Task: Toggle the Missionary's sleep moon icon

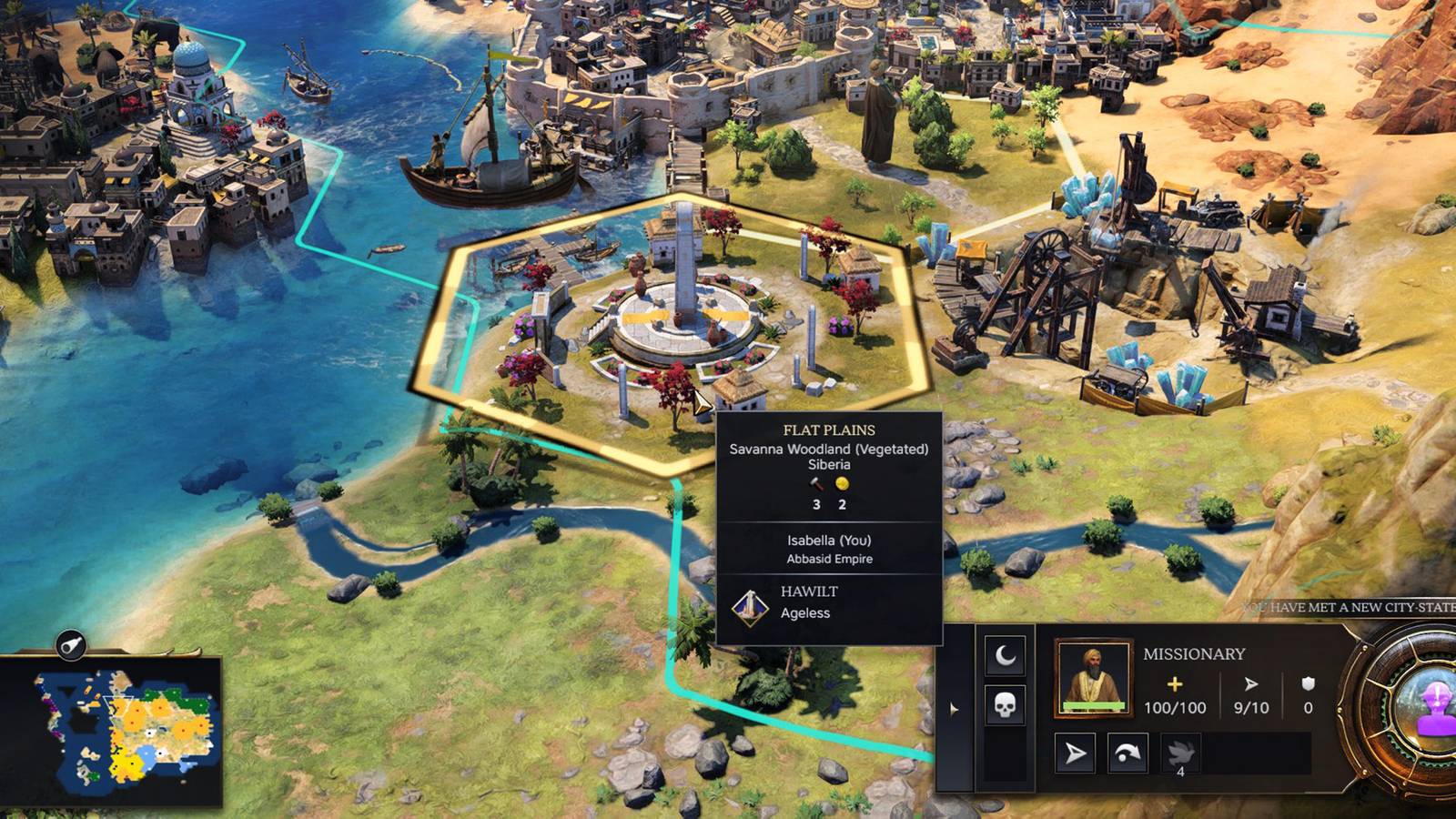Action: (x=1004, y=653)
